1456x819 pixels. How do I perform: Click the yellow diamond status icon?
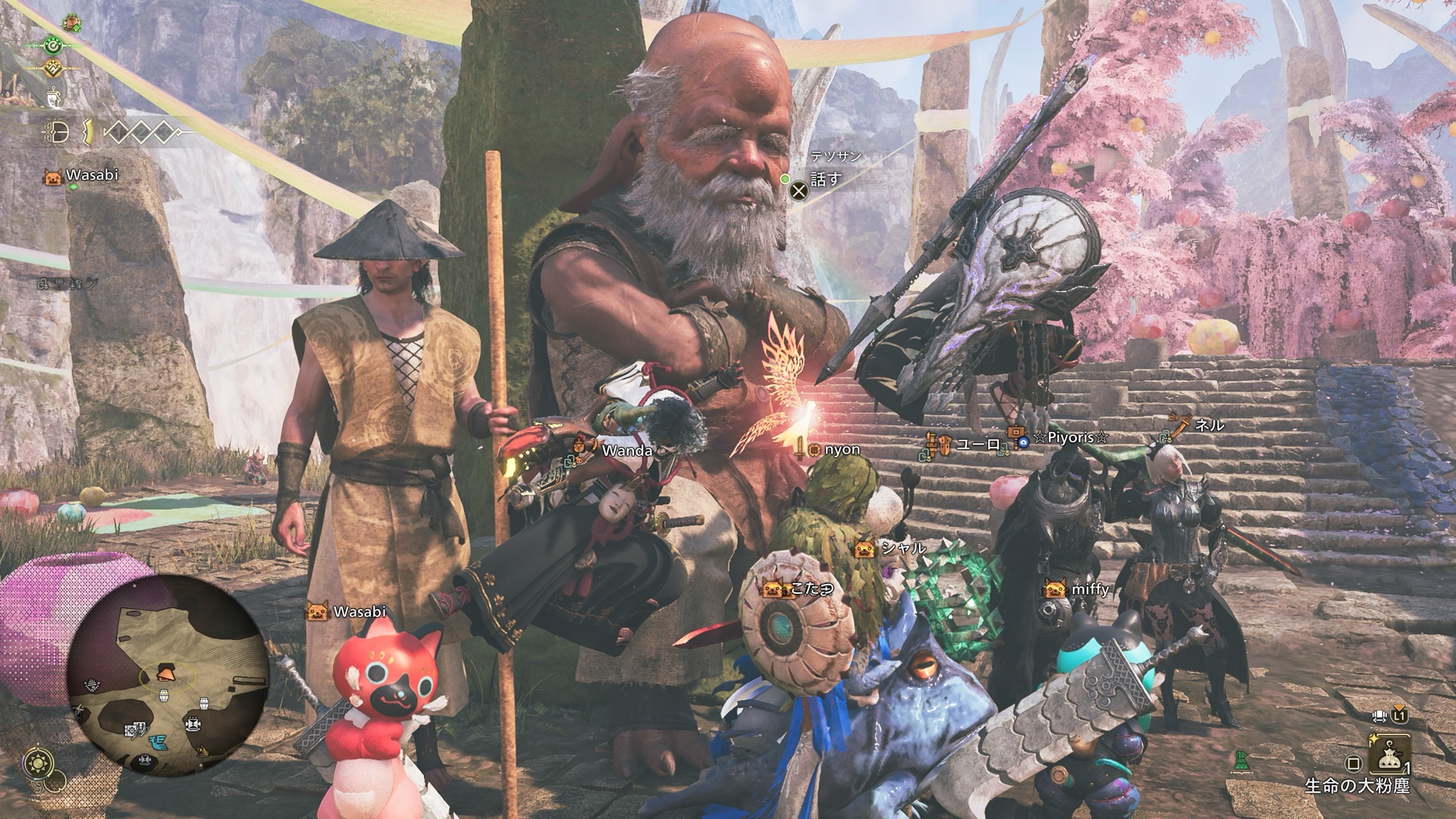coord(53,68)
